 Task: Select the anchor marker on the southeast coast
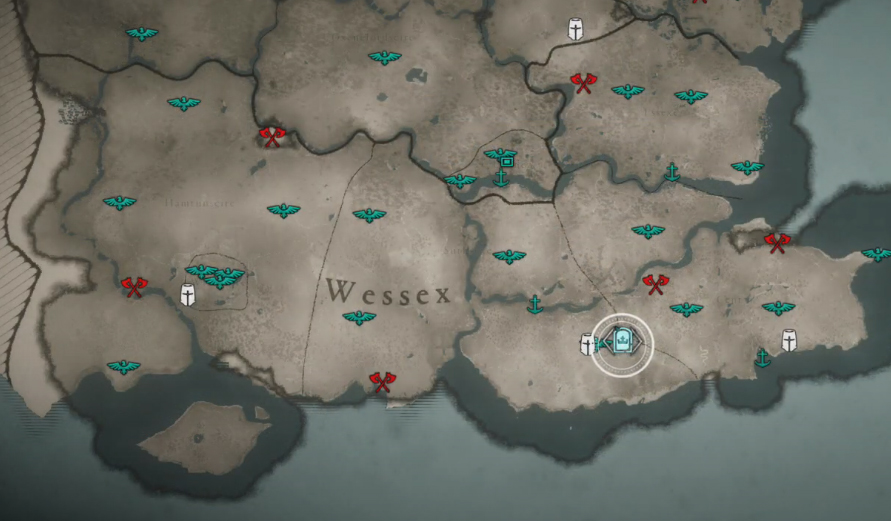coord(763,357)
